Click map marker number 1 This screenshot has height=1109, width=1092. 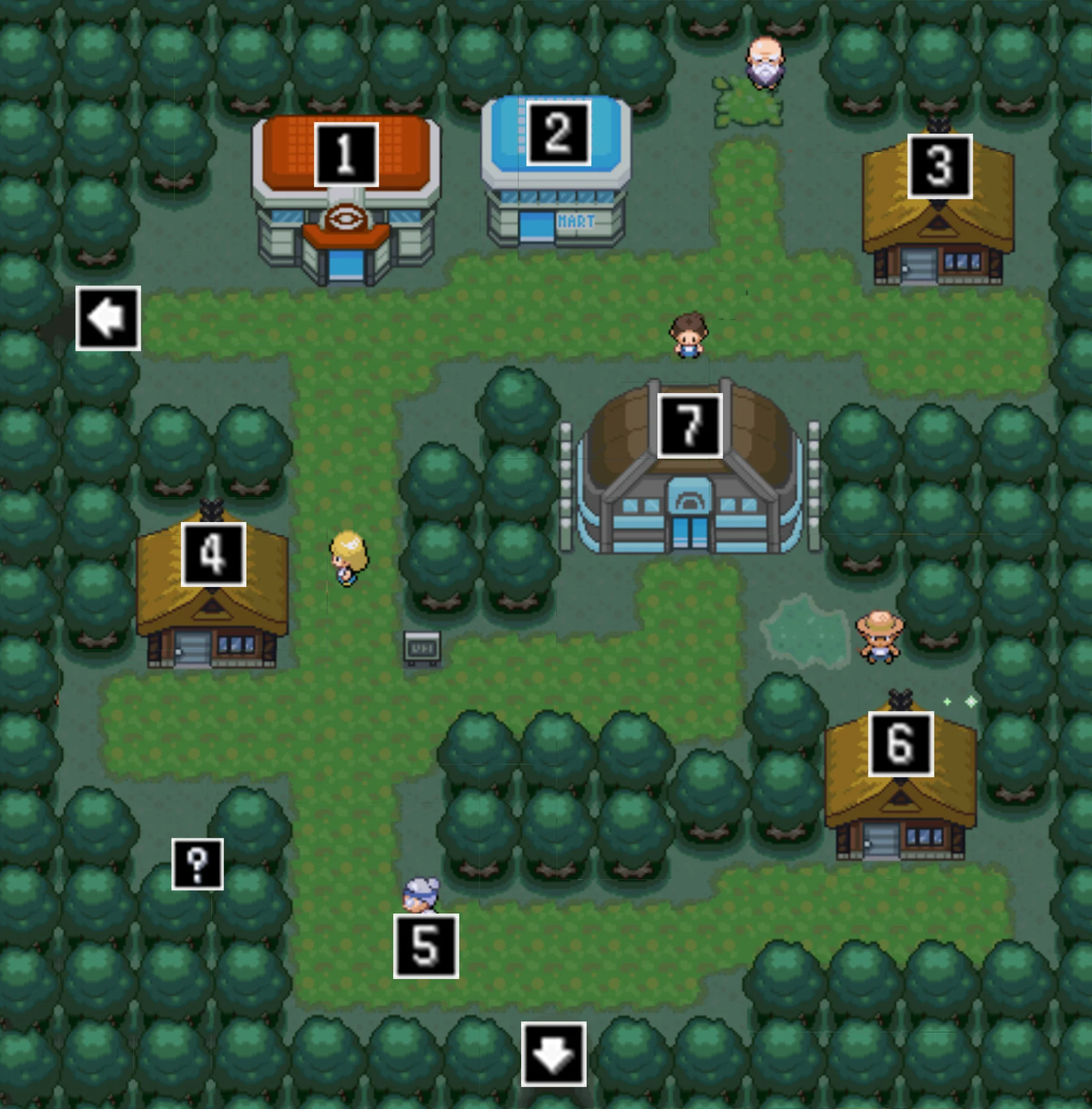tap(347, 154)
